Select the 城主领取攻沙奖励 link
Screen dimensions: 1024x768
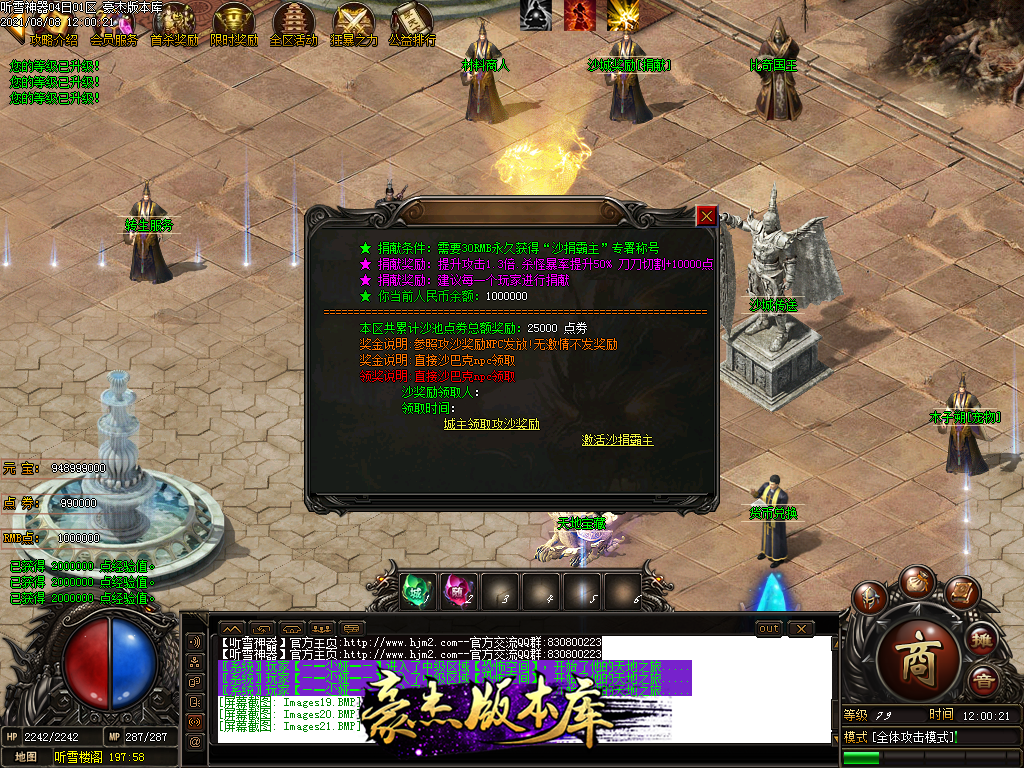(492, 424)
